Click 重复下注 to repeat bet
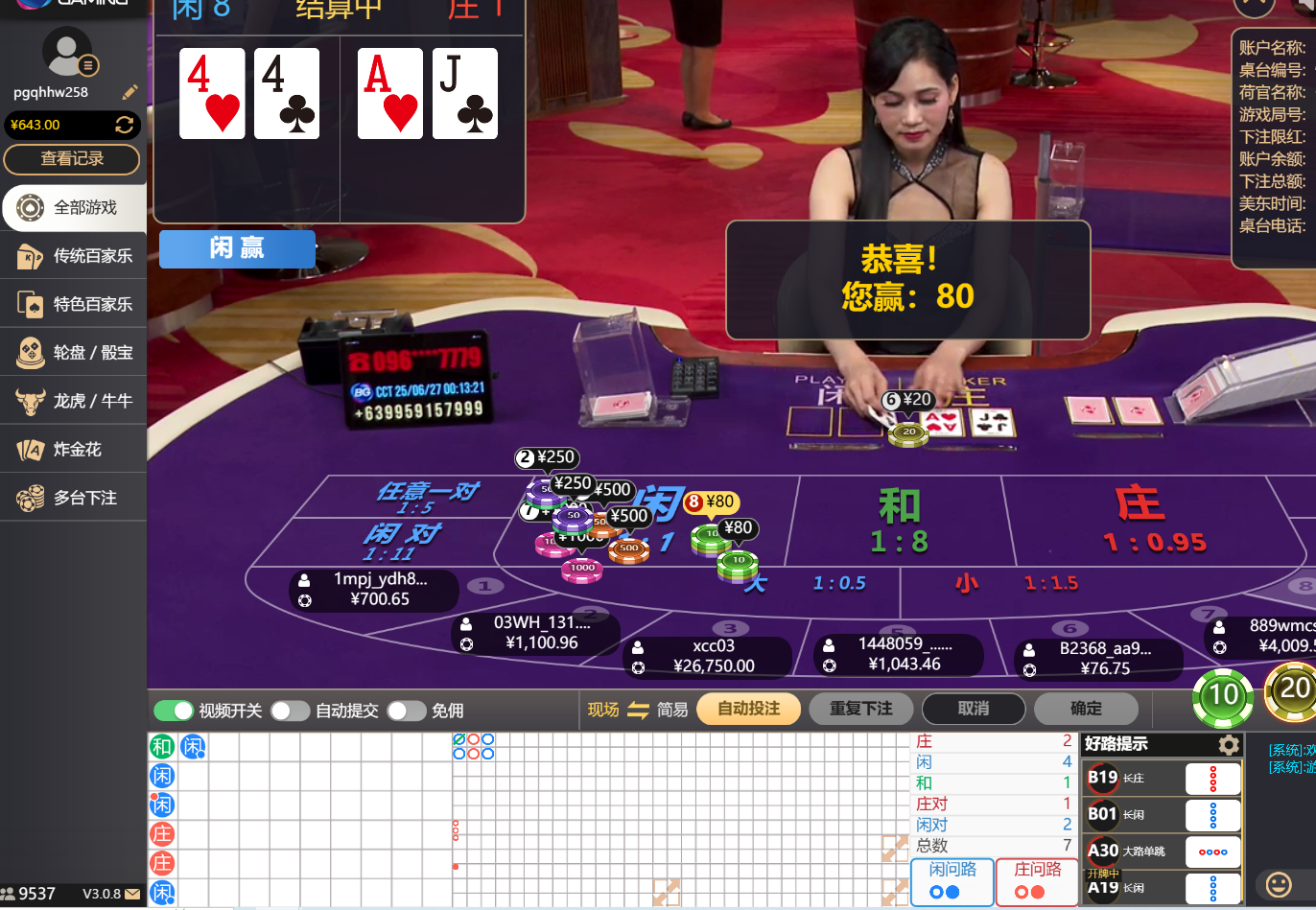1316x910 pixels. [x=860, y=709]
